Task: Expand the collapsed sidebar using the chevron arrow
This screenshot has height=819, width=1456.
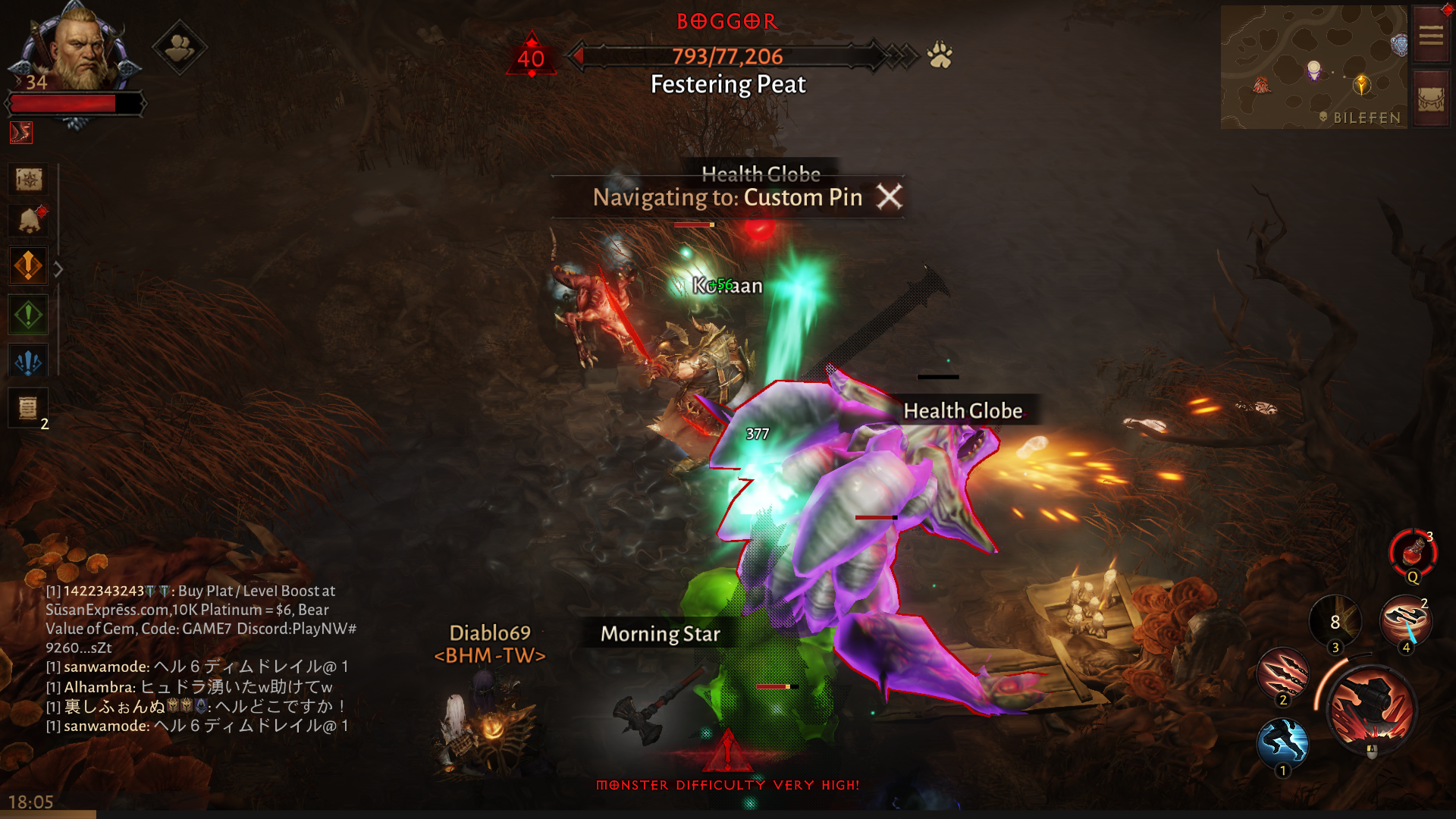Action: coord(58,267)
